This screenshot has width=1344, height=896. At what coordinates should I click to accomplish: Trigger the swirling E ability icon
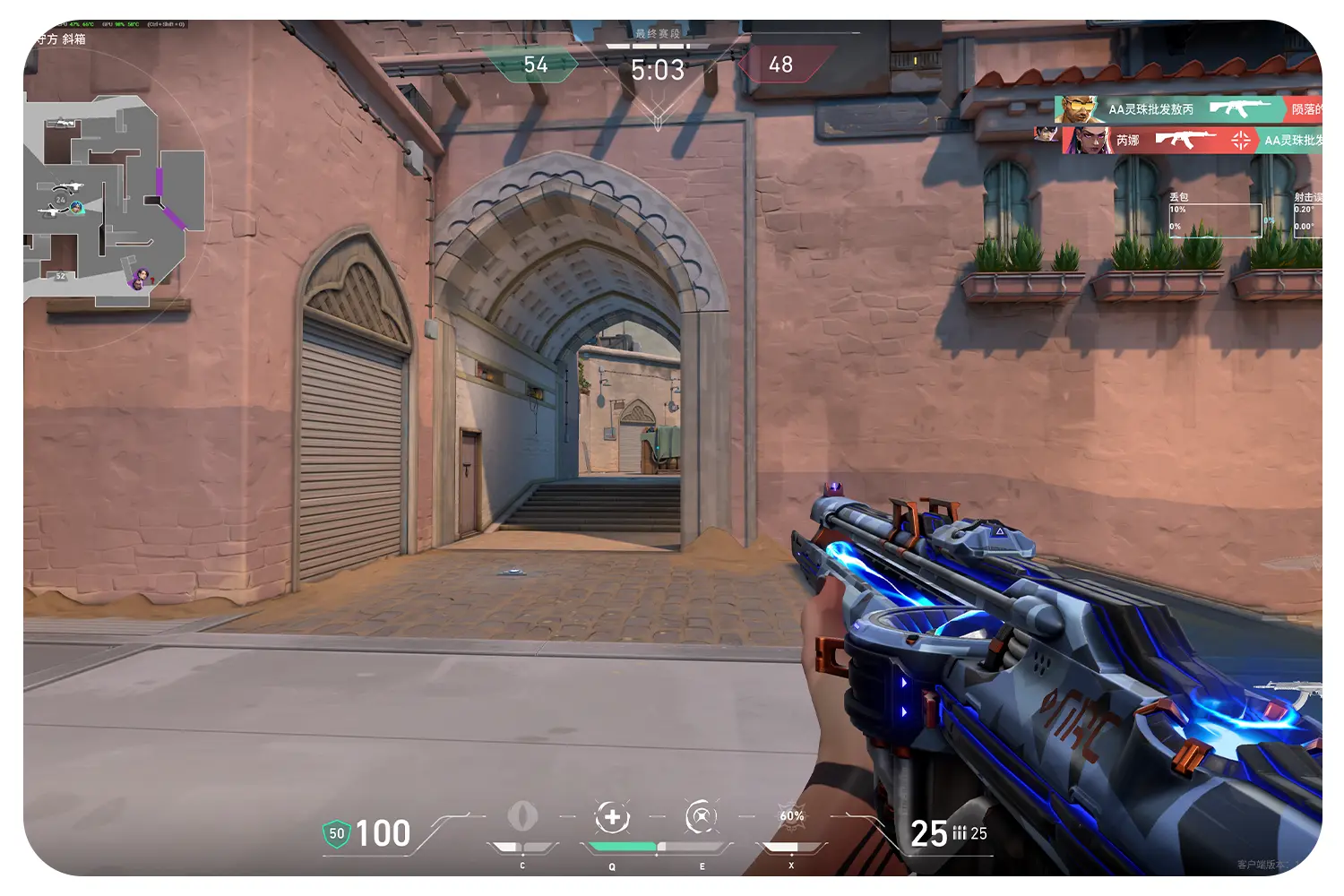pyautogui.click(x=702, y=817)
